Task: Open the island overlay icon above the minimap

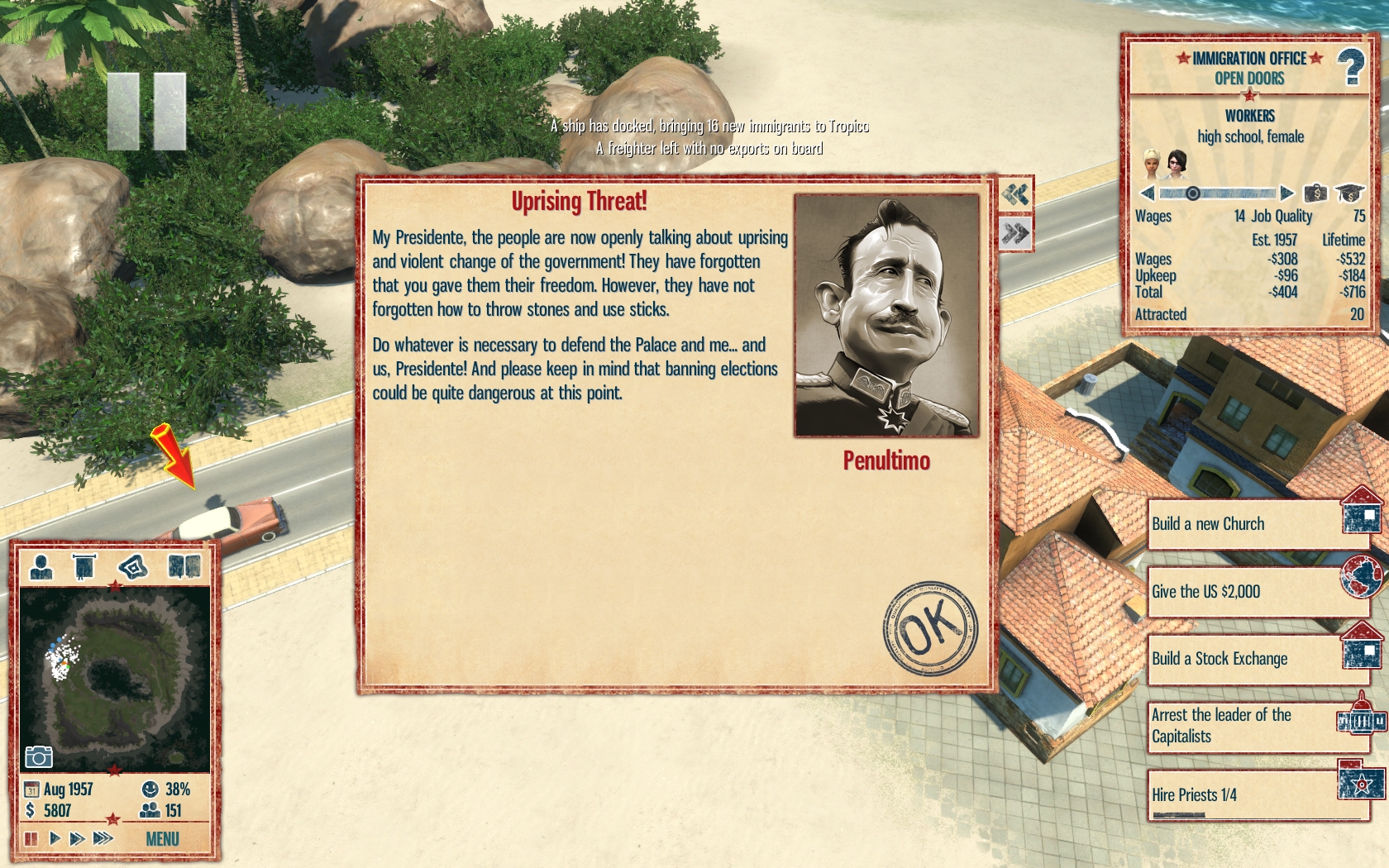Action: coord(132,567)
